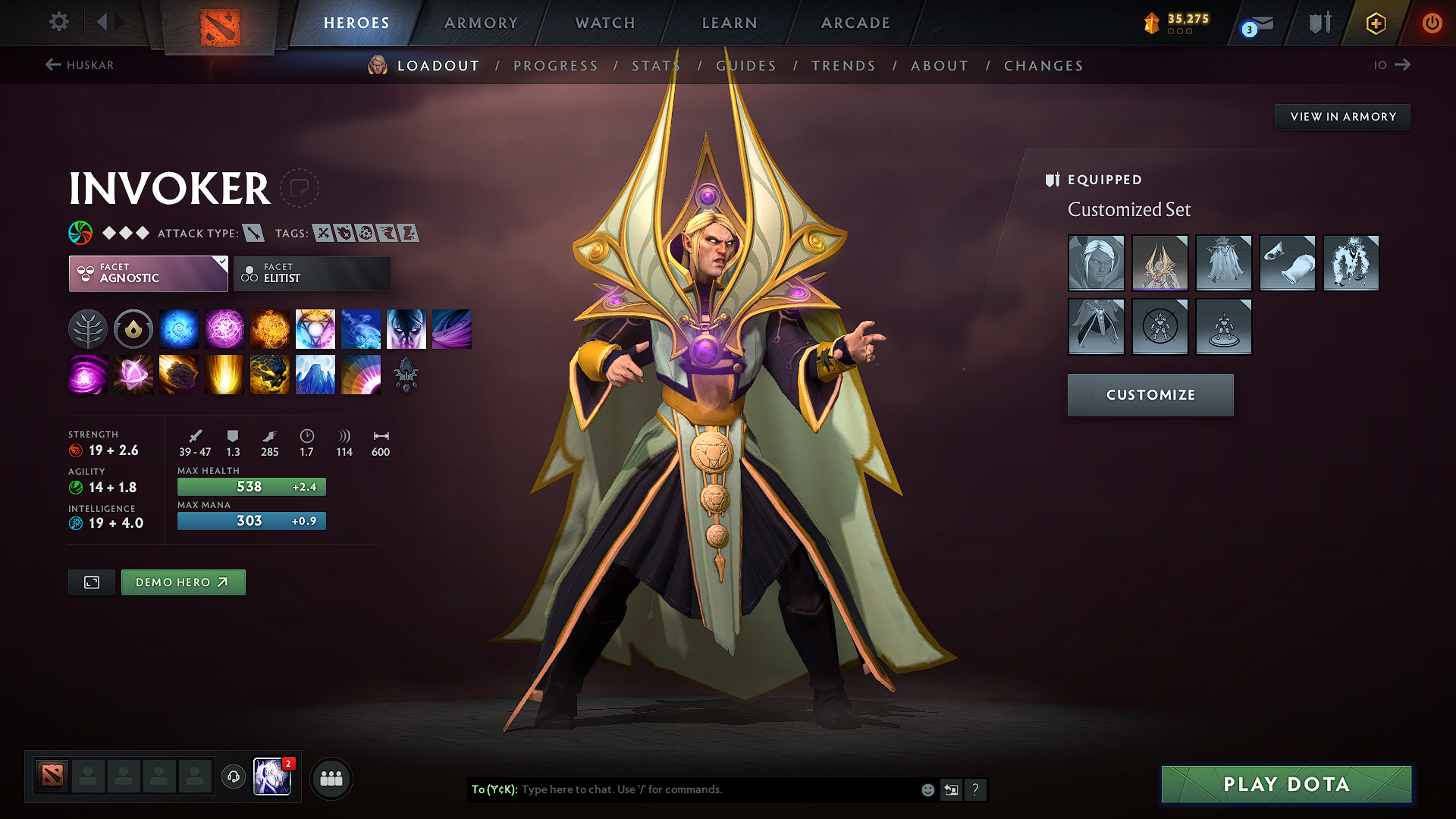Go to previous hero Huskar

[x=80, y=65]
